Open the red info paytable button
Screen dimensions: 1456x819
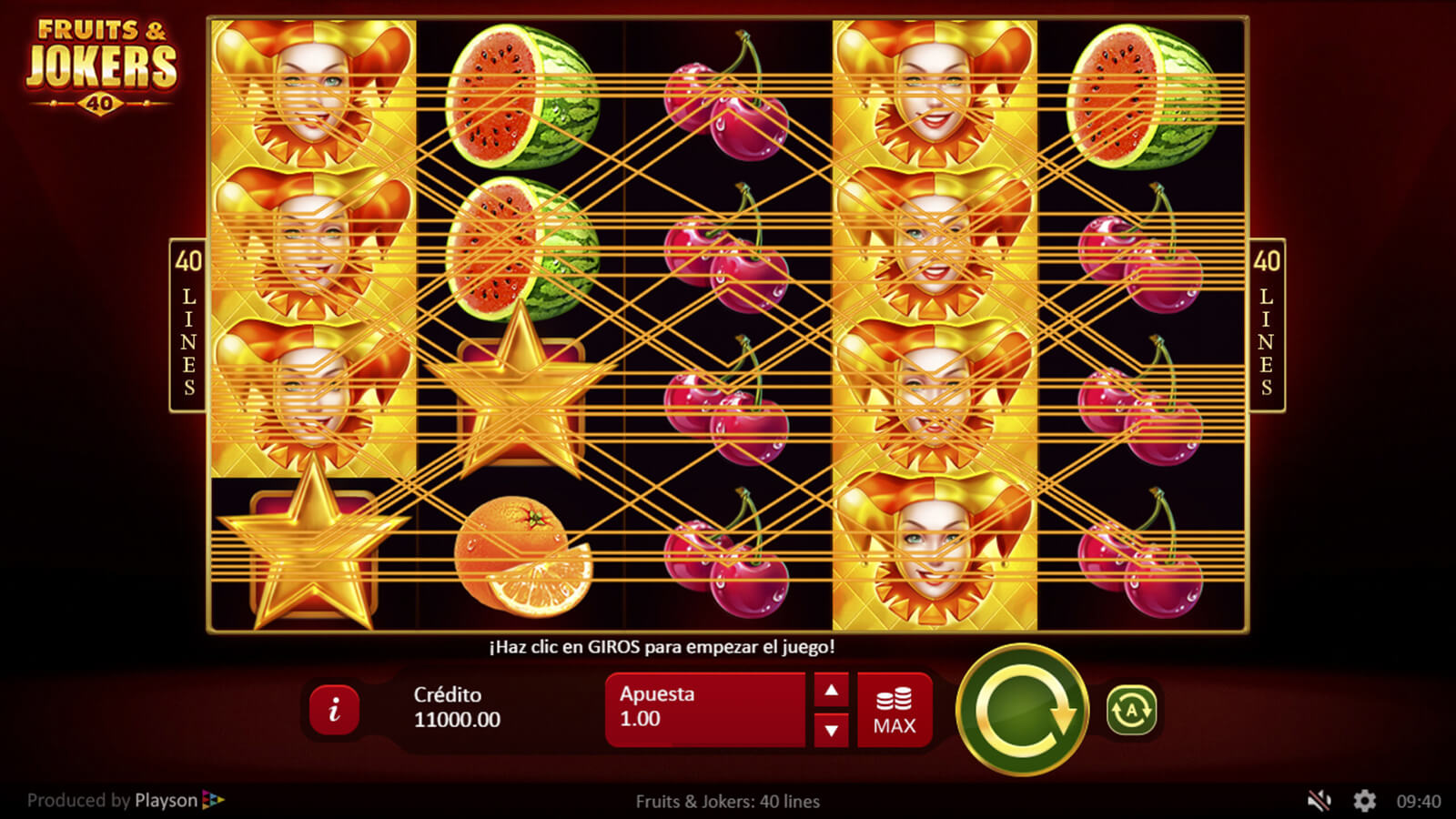coord(334,709)
